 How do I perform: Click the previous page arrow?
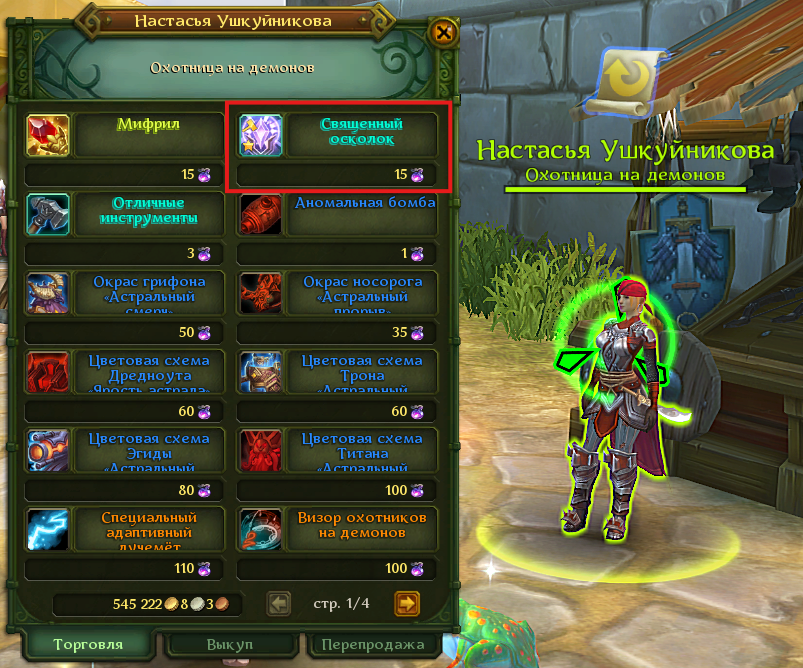pyautogui.click(x=279, y=603)
